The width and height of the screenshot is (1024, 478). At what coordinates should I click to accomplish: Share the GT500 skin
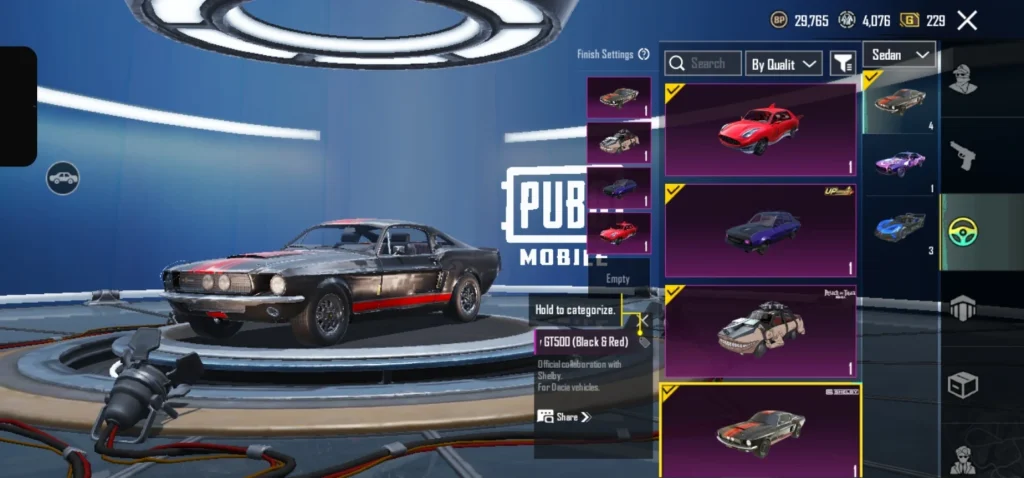coord(565,416)
